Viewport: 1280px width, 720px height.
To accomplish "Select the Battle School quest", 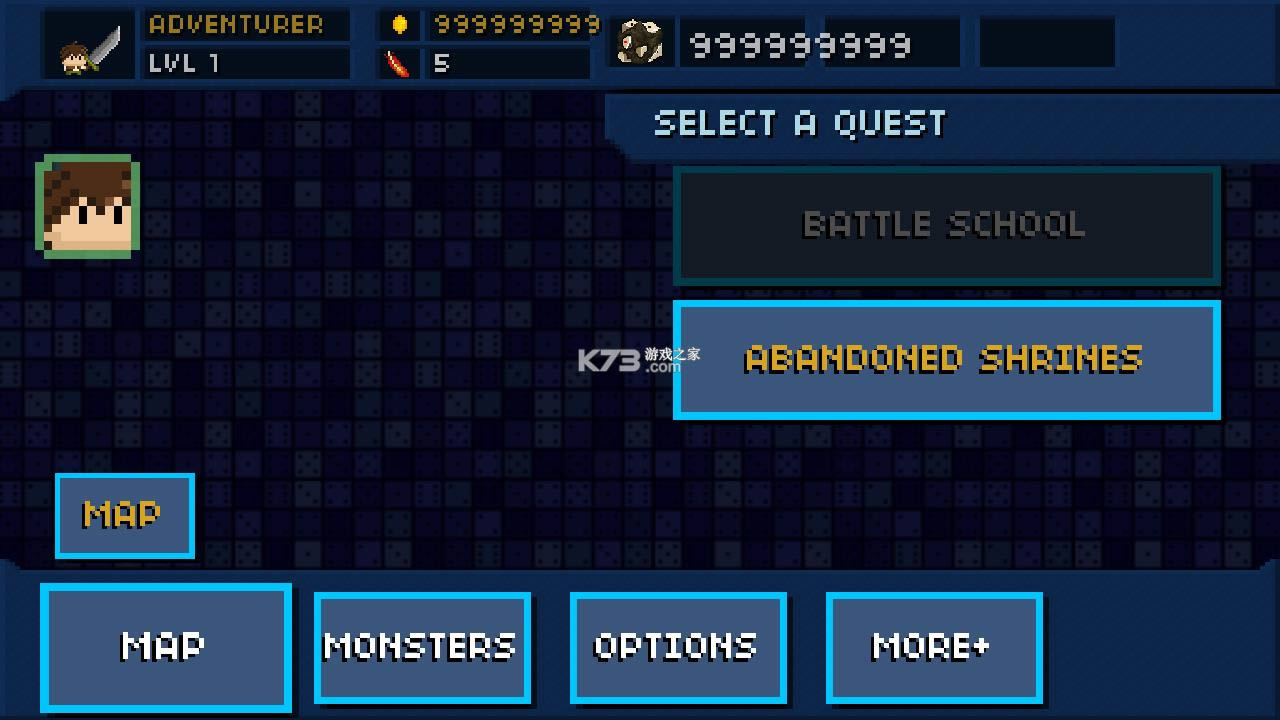I will pyautogui.click(x=946, y=224).
